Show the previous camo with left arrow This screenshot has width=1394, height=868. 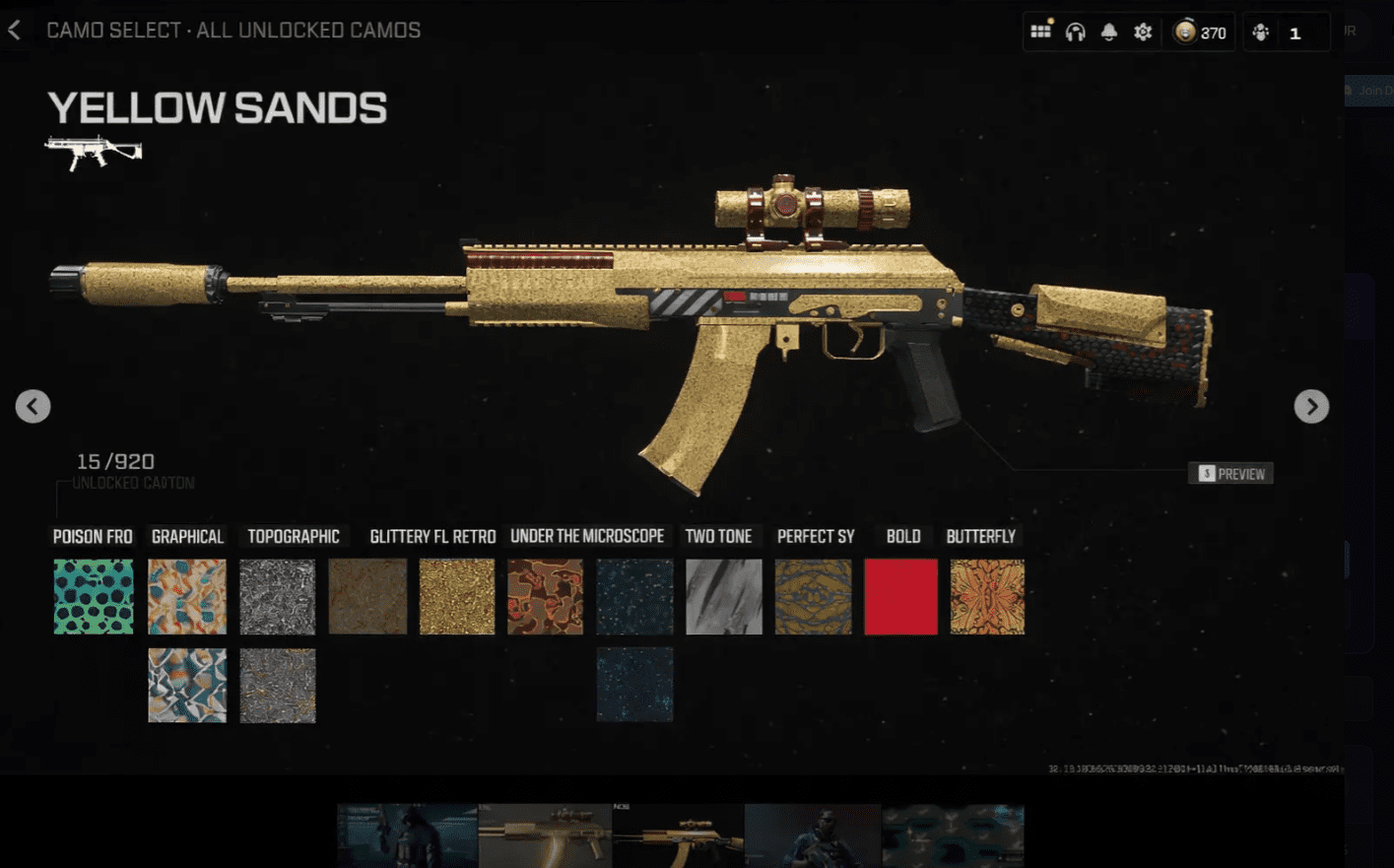pyautogui.click(x=33, y=406)
